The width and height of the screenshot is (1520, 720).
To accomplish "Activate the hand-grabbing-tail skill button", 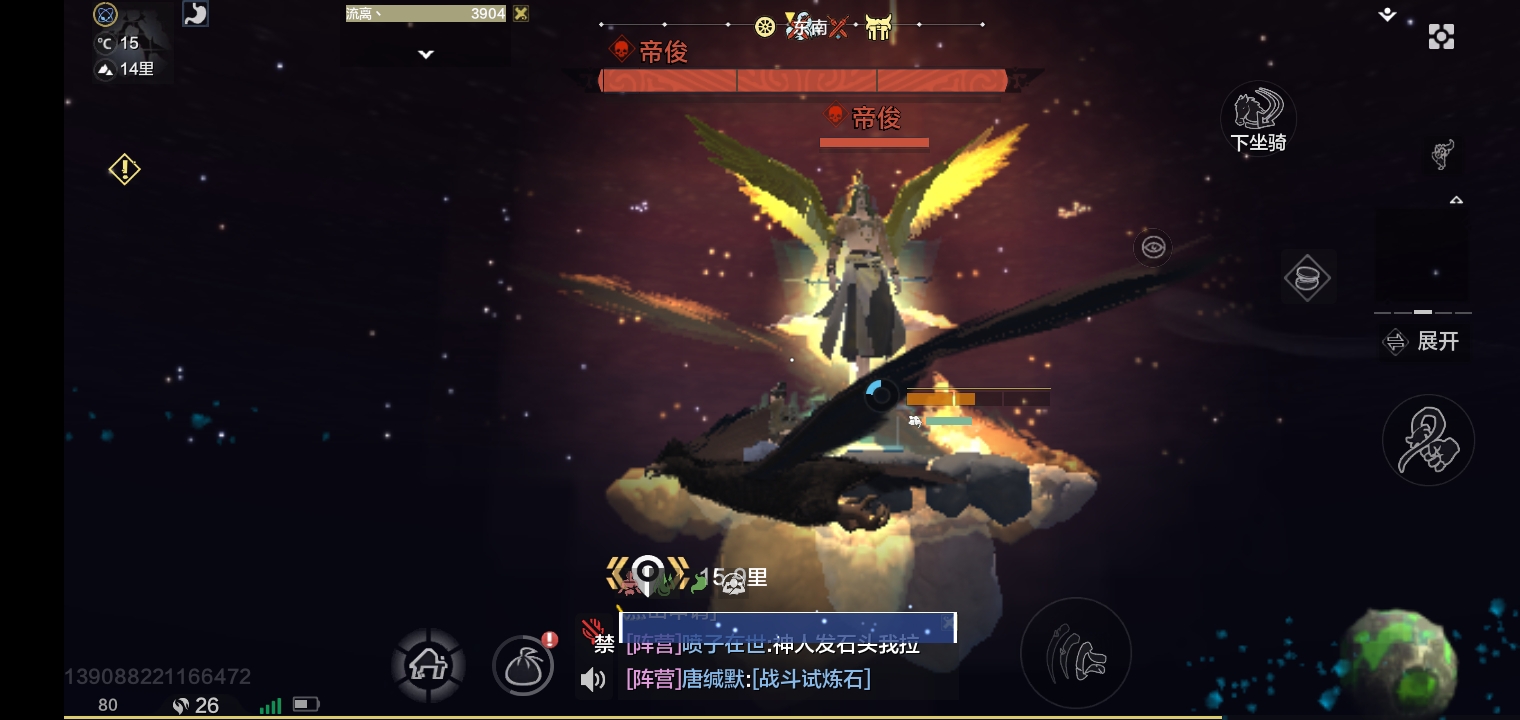I will click(1428, 441).
